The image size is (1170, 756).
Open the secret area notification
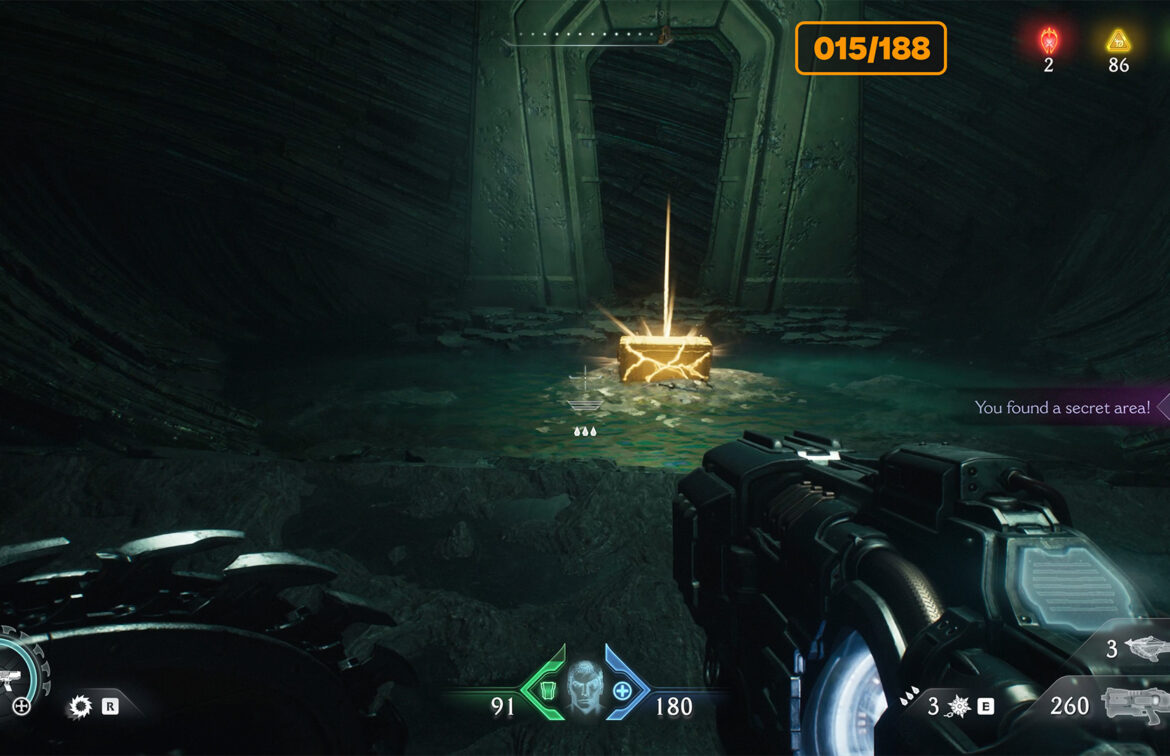coord(1064,408)
